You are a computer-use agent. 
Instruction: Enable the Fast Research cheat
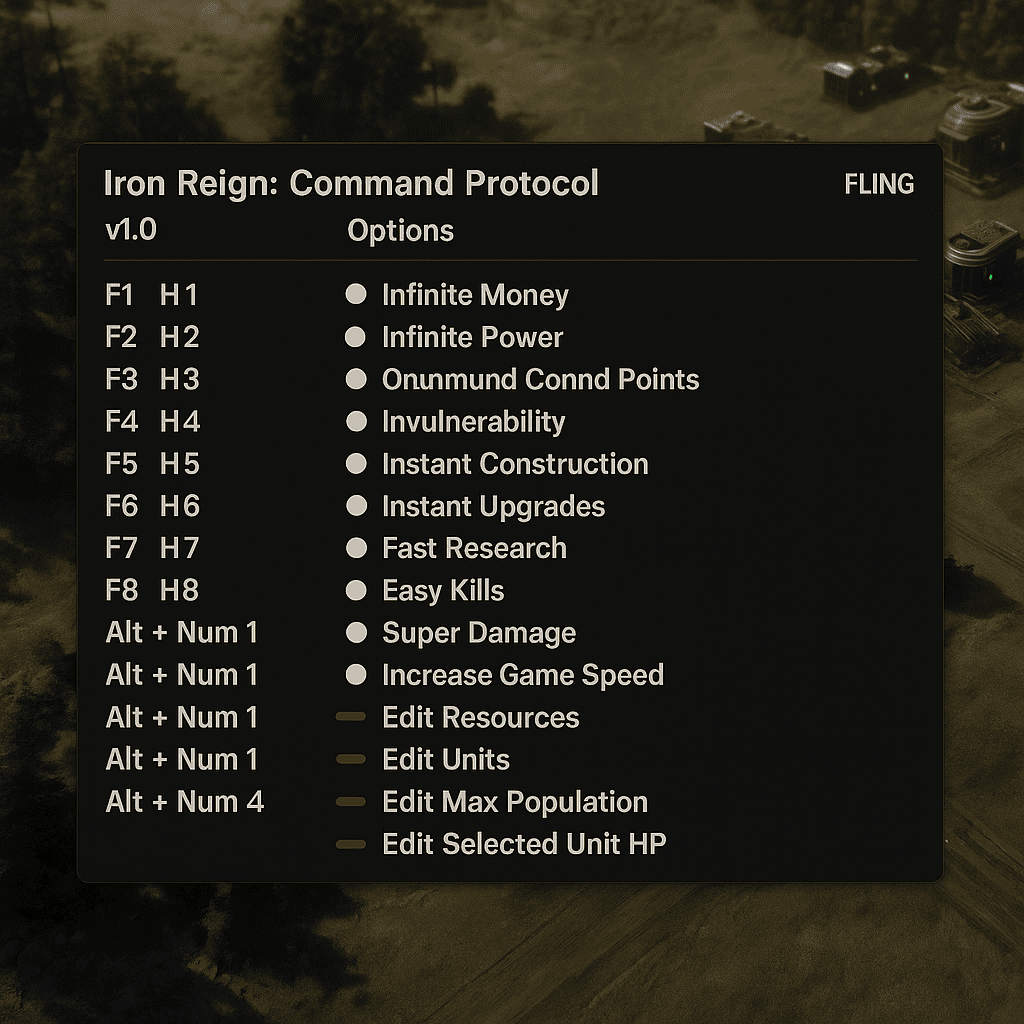356,548
